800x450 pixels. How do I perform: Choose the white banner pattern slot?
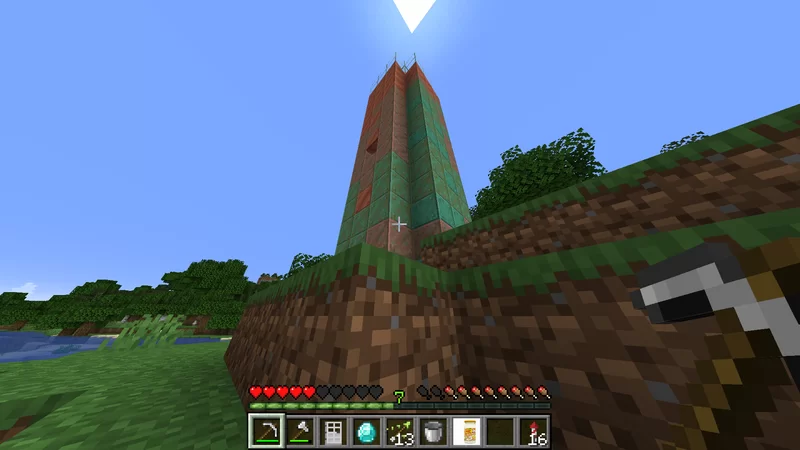click(x=466, y=432)
